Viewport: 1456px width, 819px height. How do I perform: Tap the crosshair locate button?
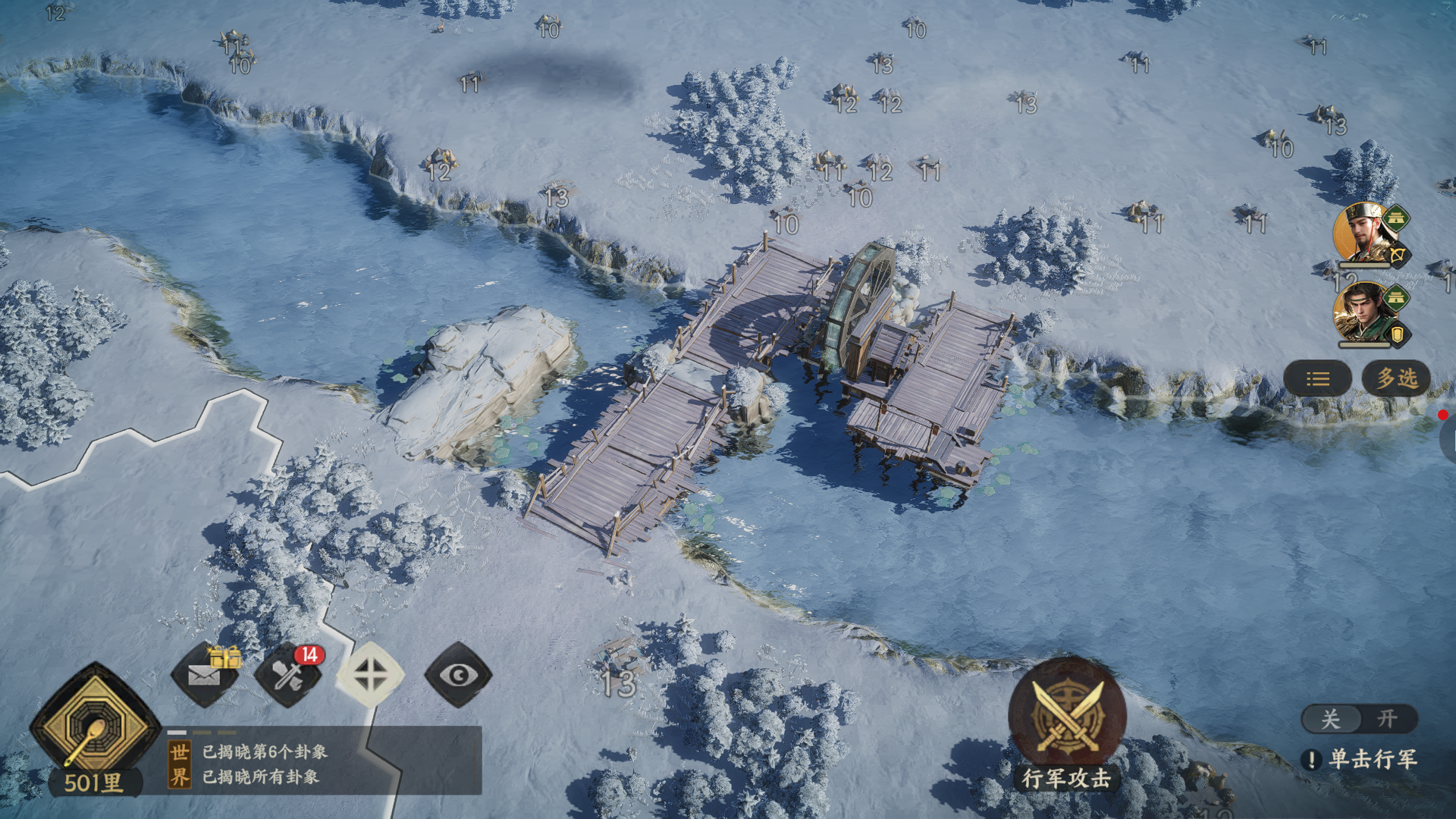pos(371,674)
